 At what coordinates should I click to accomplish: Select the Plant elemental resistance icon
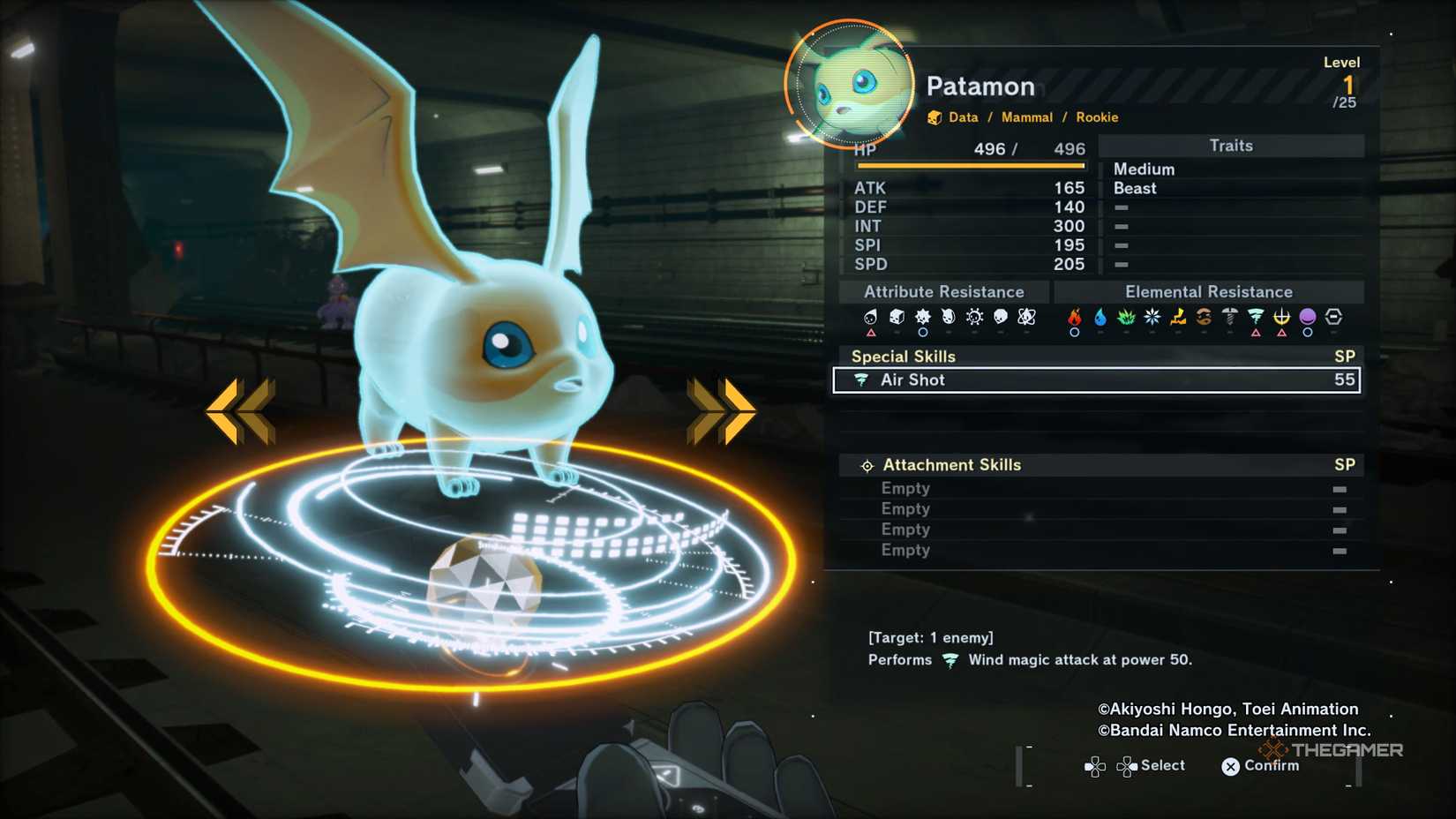click(1125, 316)
